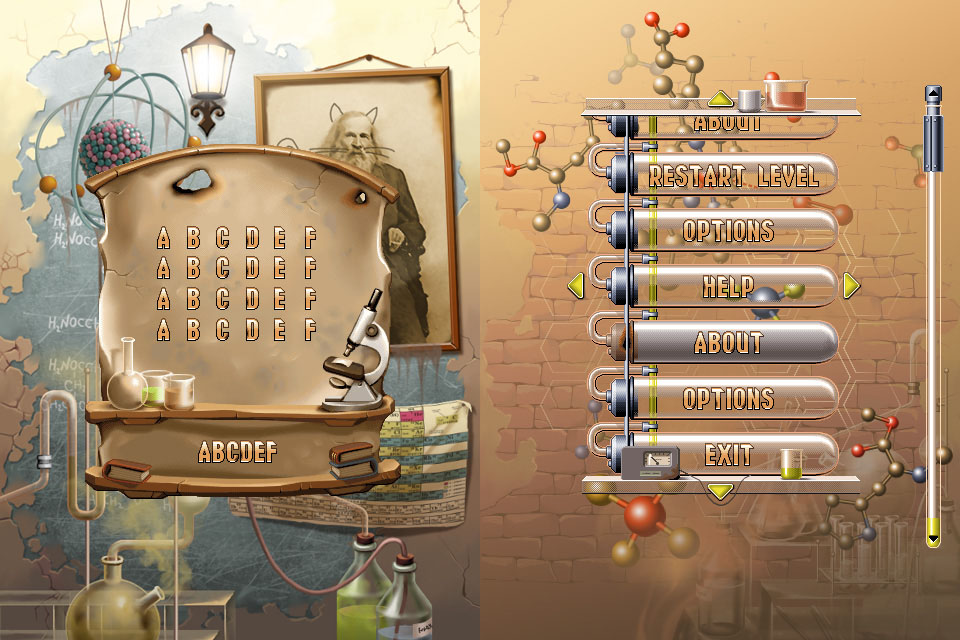Select the Restart Level menu entry
This screenshot has height=640, width=960.
coord(733,177)
